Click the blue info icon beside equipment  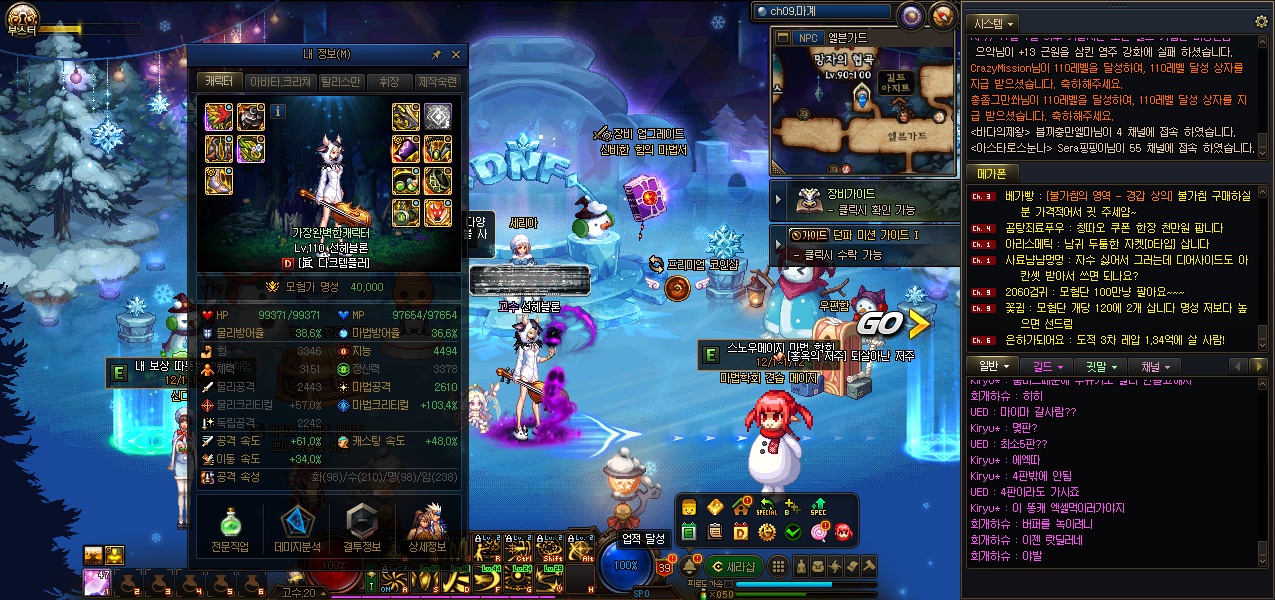coord(278,111)
